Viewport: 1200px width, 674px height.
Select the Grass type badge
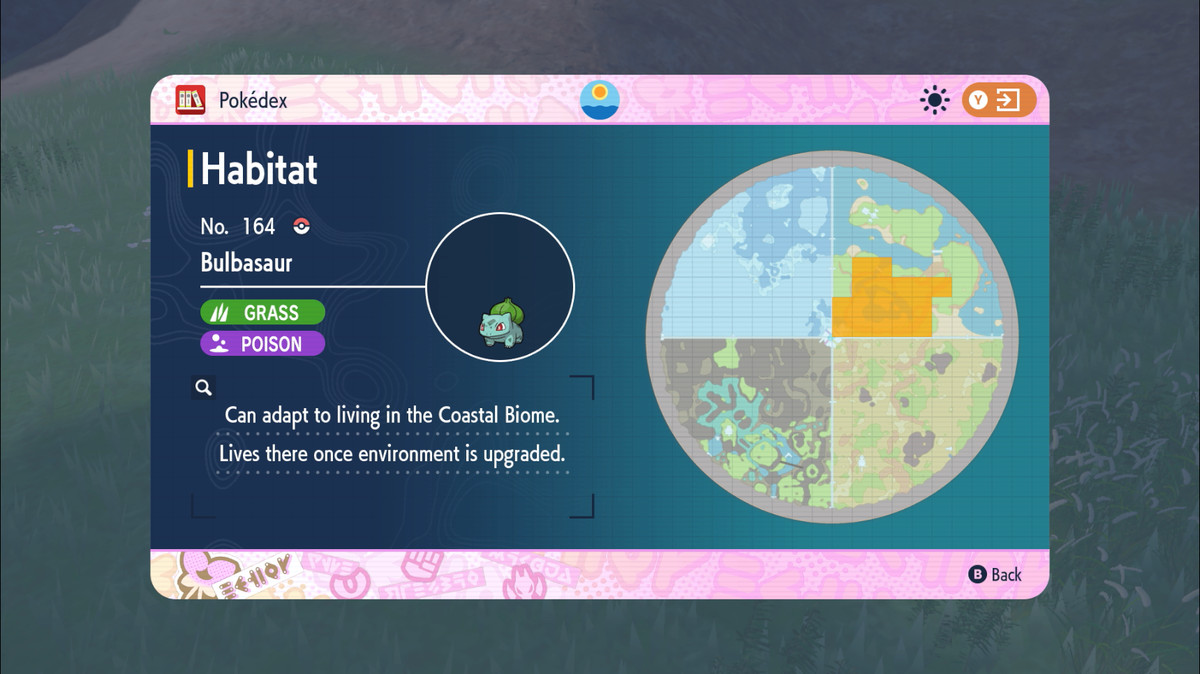click(263, 312)
